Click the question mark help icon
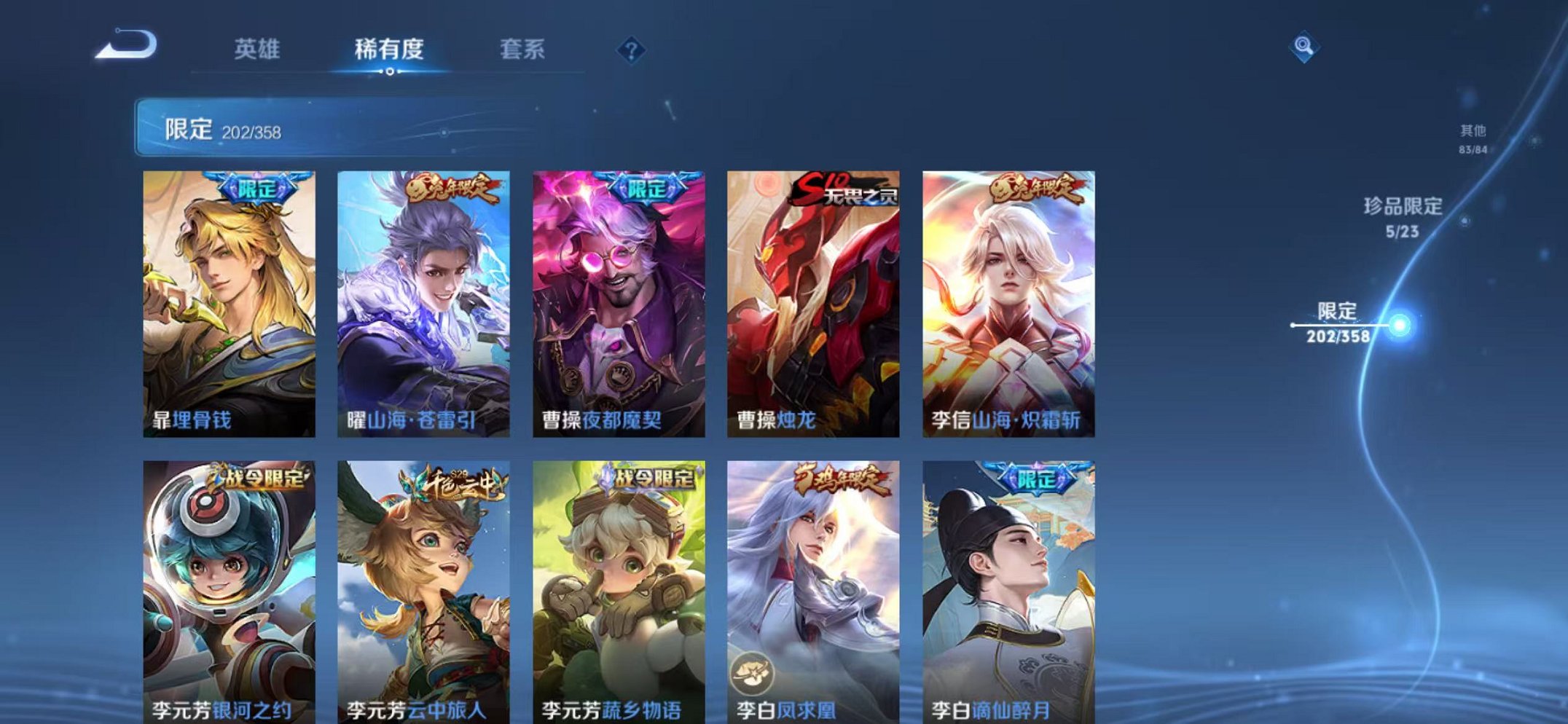1568x724 pixels. tap(631, 51)
